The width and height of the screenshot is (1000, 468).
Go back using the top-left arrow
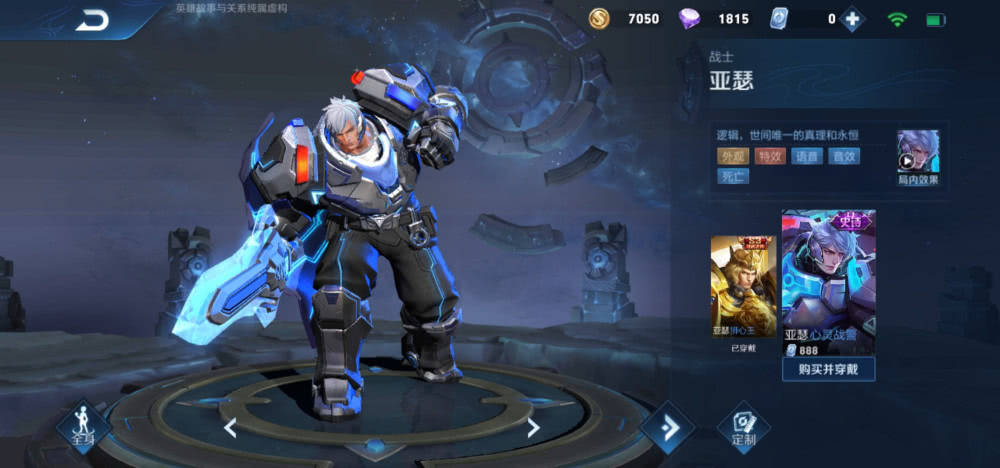(x=93, y=19)
